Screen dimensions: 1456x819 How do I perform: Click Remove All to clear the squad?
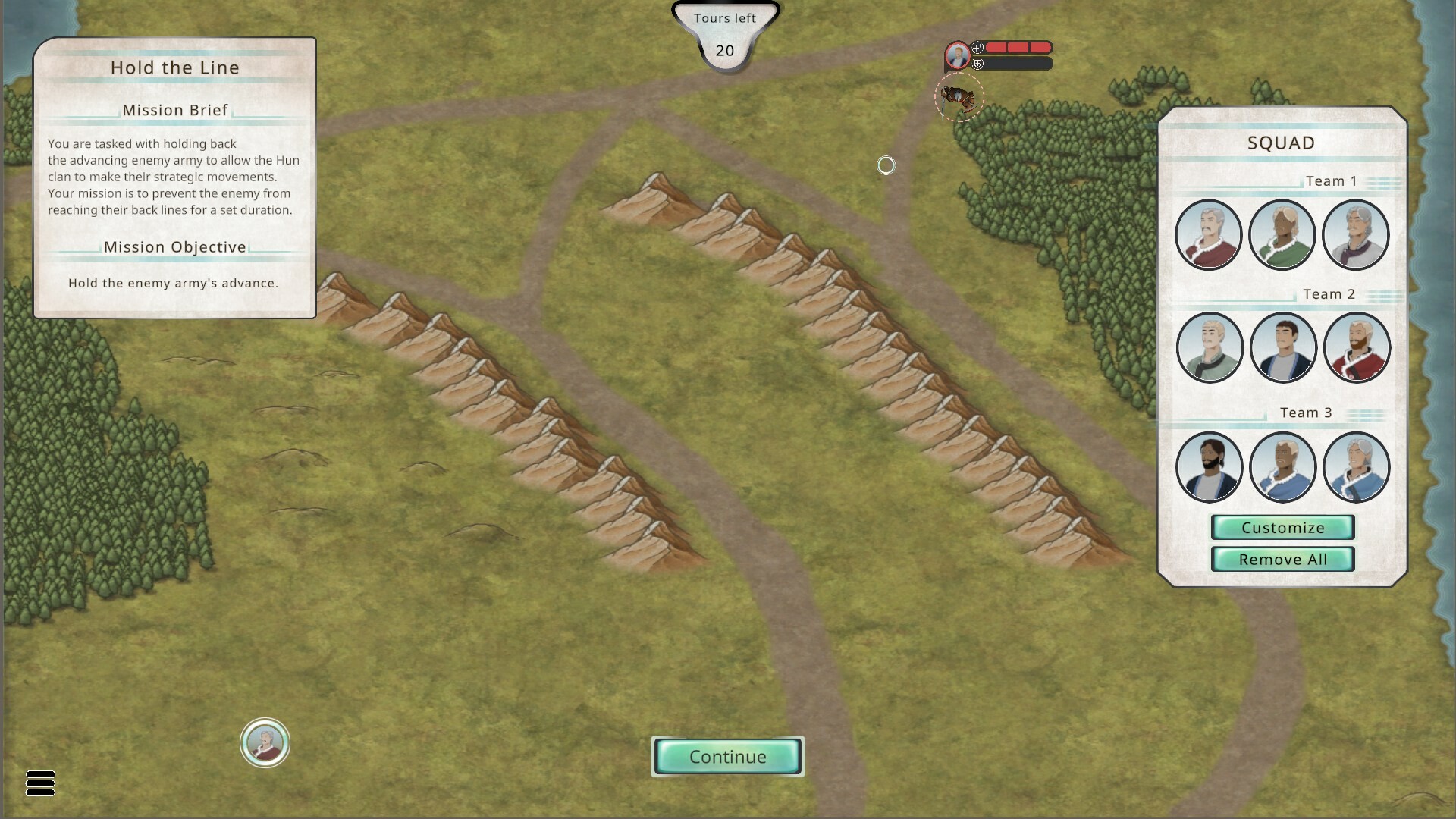click(x=1283, y=559)
